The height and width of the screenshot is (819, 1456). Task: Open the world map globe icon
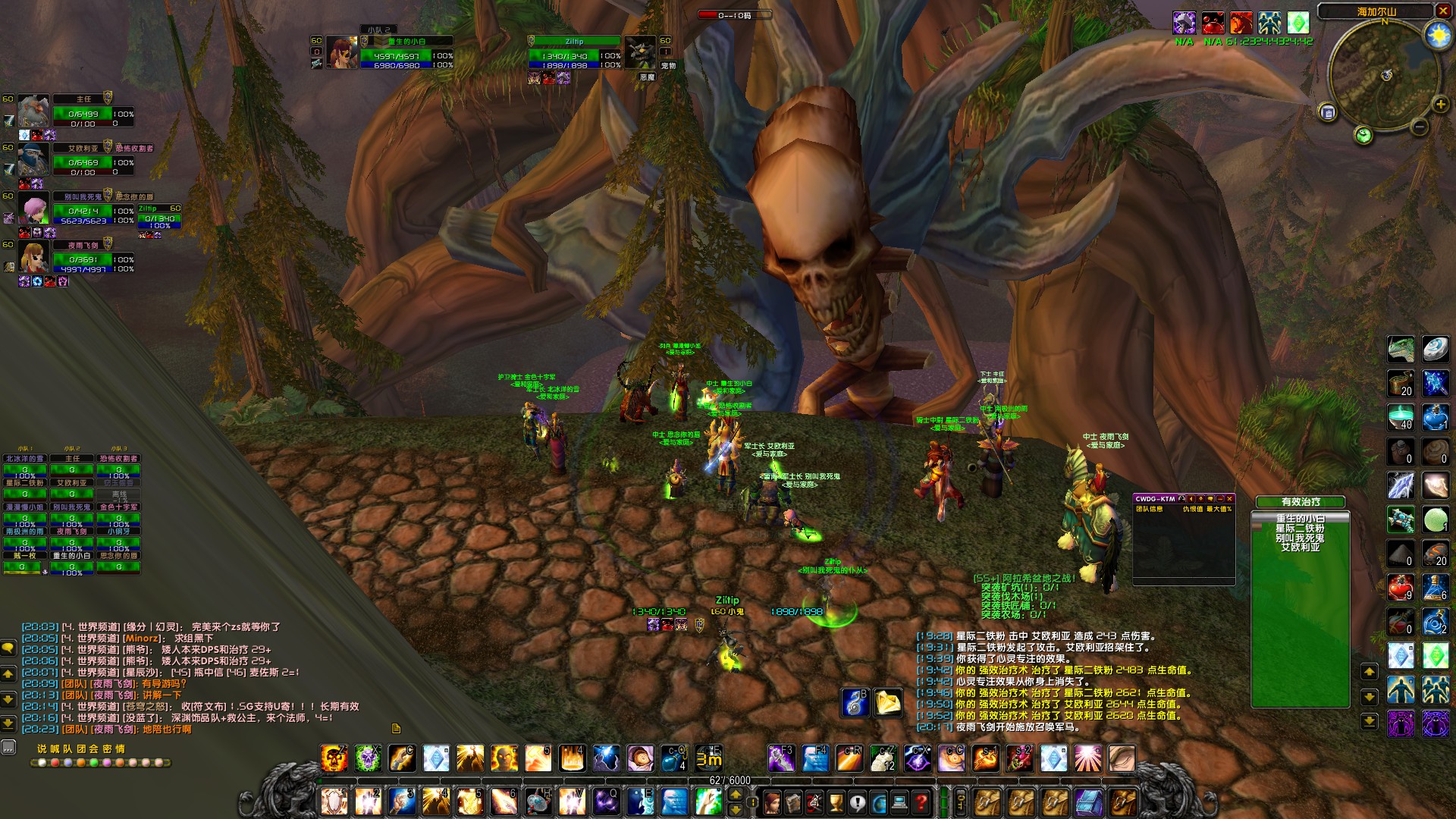pos(880,802)
